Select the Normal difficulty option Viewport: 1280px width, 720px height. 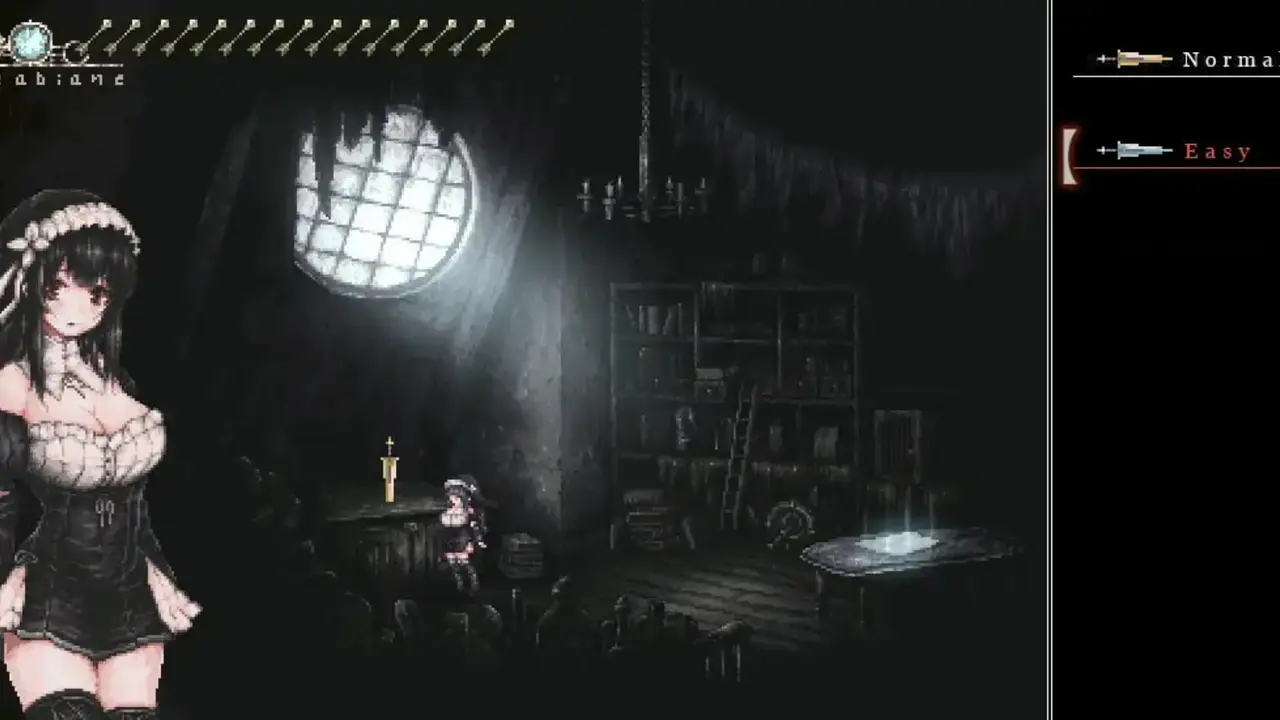pos(1228,60)
